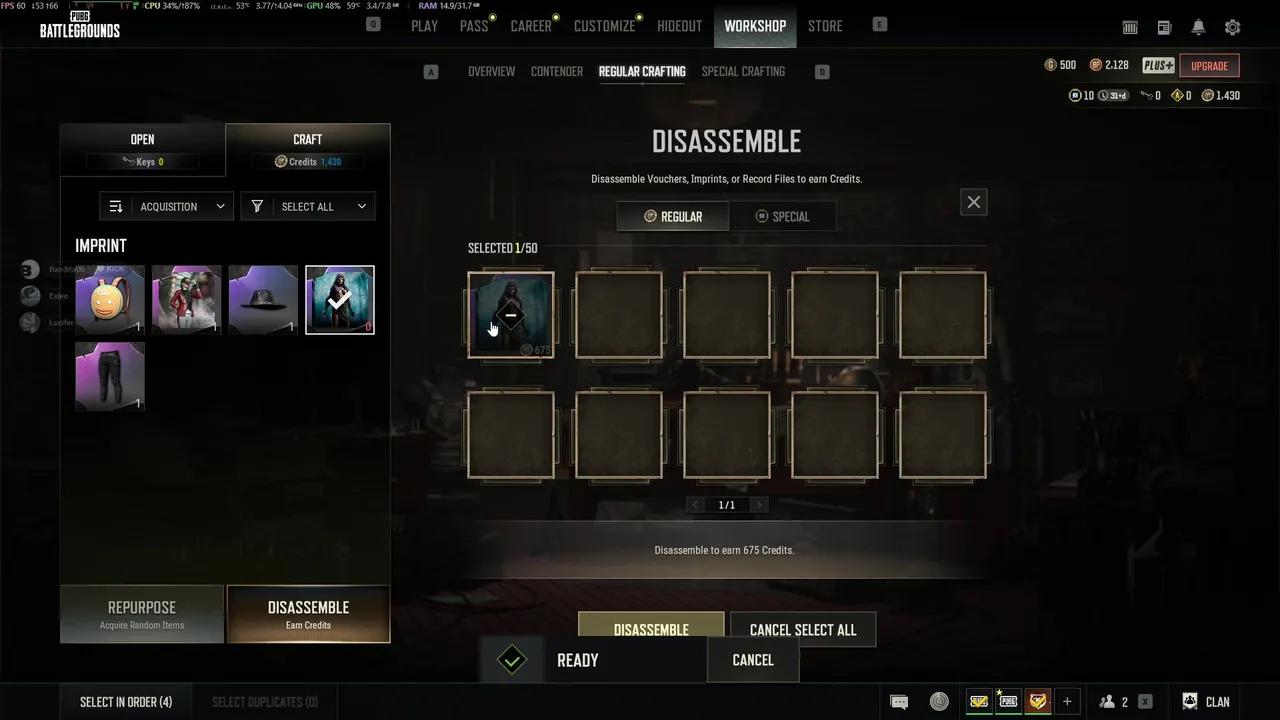The width and height of the screenshot is (1280, 720).
Task: Open the Hideout section icon
Action: [x=679, y=26]
